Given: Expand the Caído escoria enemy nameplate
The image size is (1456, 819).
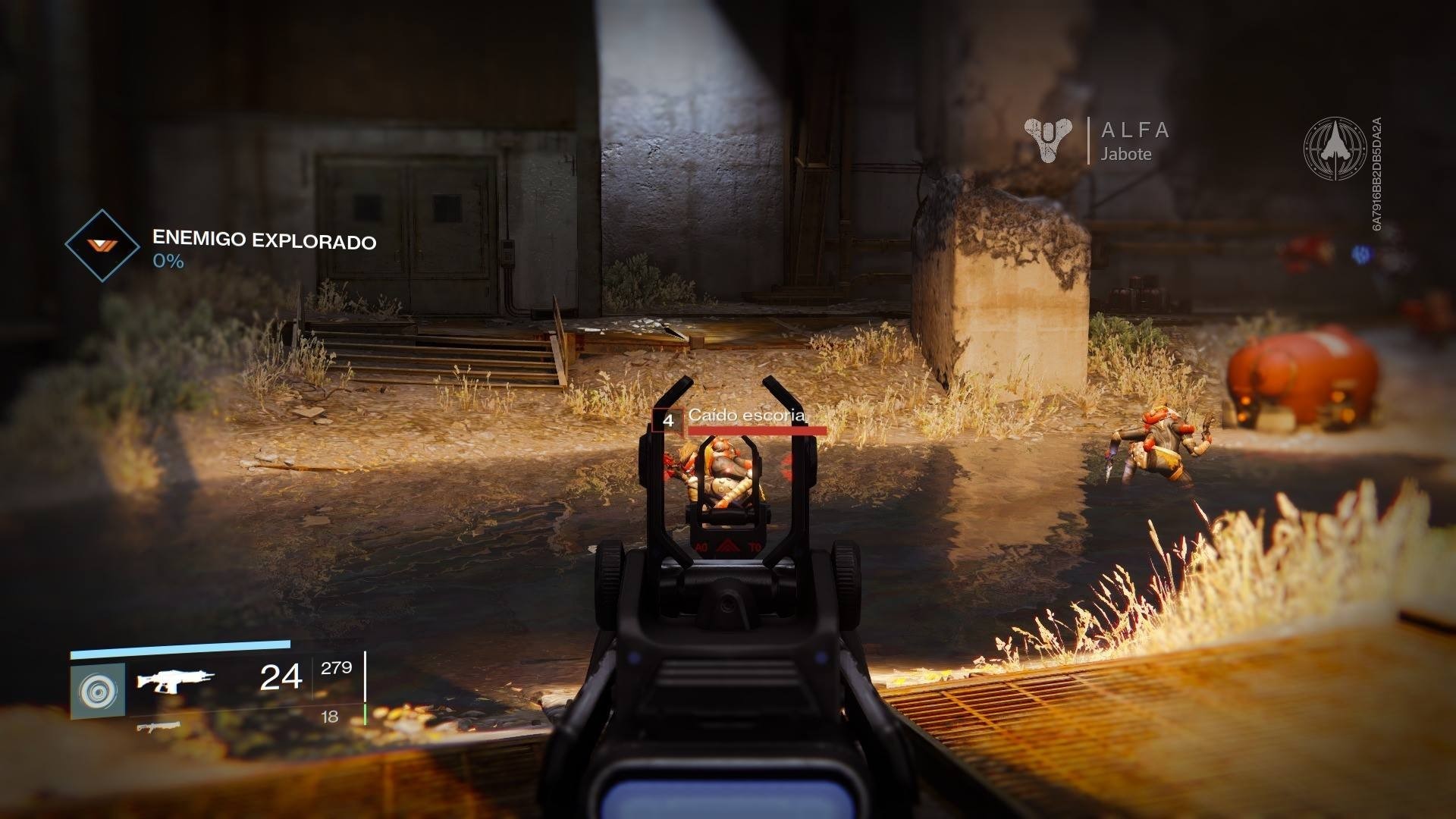Looking at the screenshot, I should (x=748, y=416).
